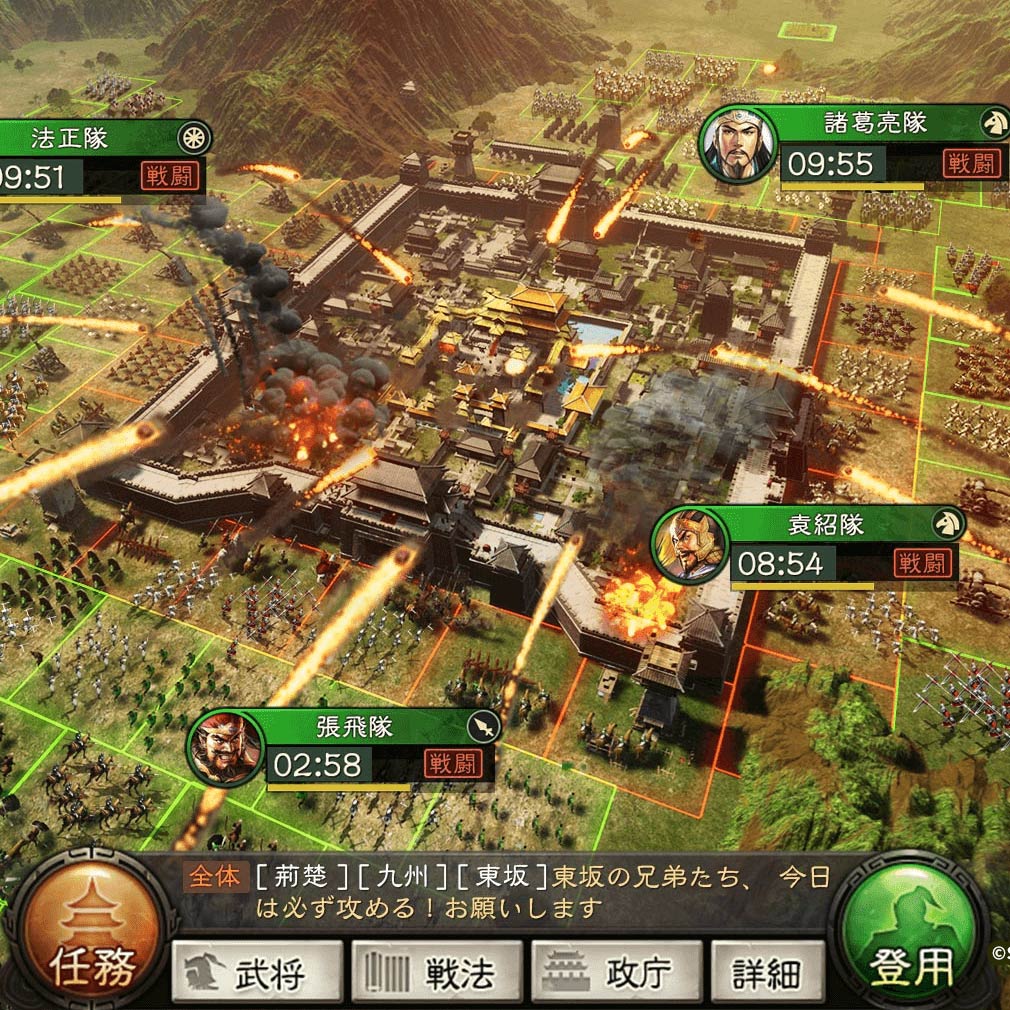Image resolution: width=1010 pixels, height=1010 pixels.
Task: Select the 法正隊 unit name banner
Action: tap(70, 137)
